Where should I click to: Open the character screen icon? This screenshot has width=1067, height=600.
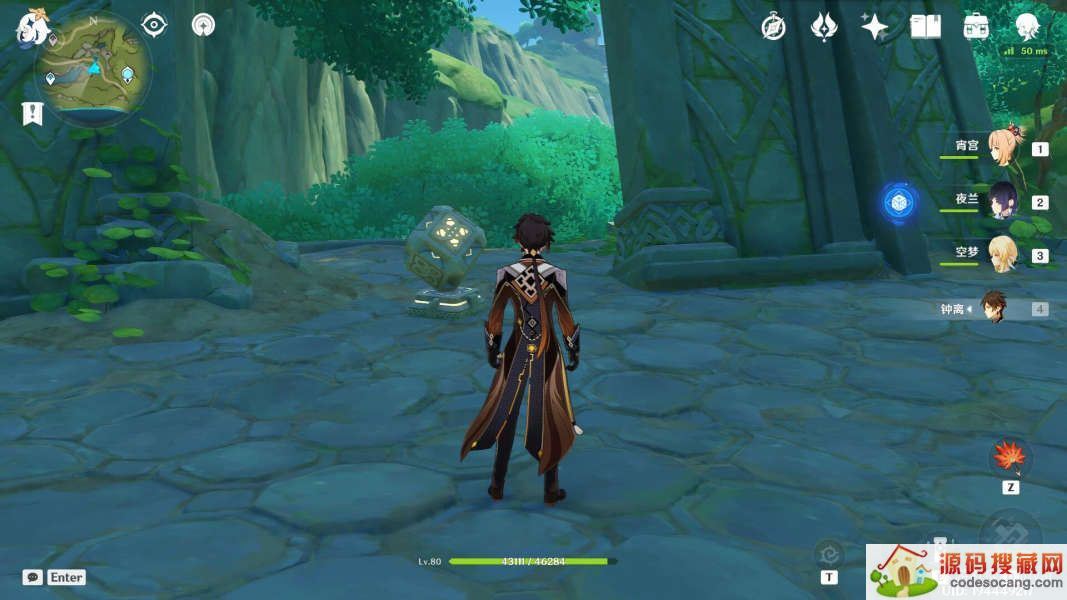[x=1027, y=27]
